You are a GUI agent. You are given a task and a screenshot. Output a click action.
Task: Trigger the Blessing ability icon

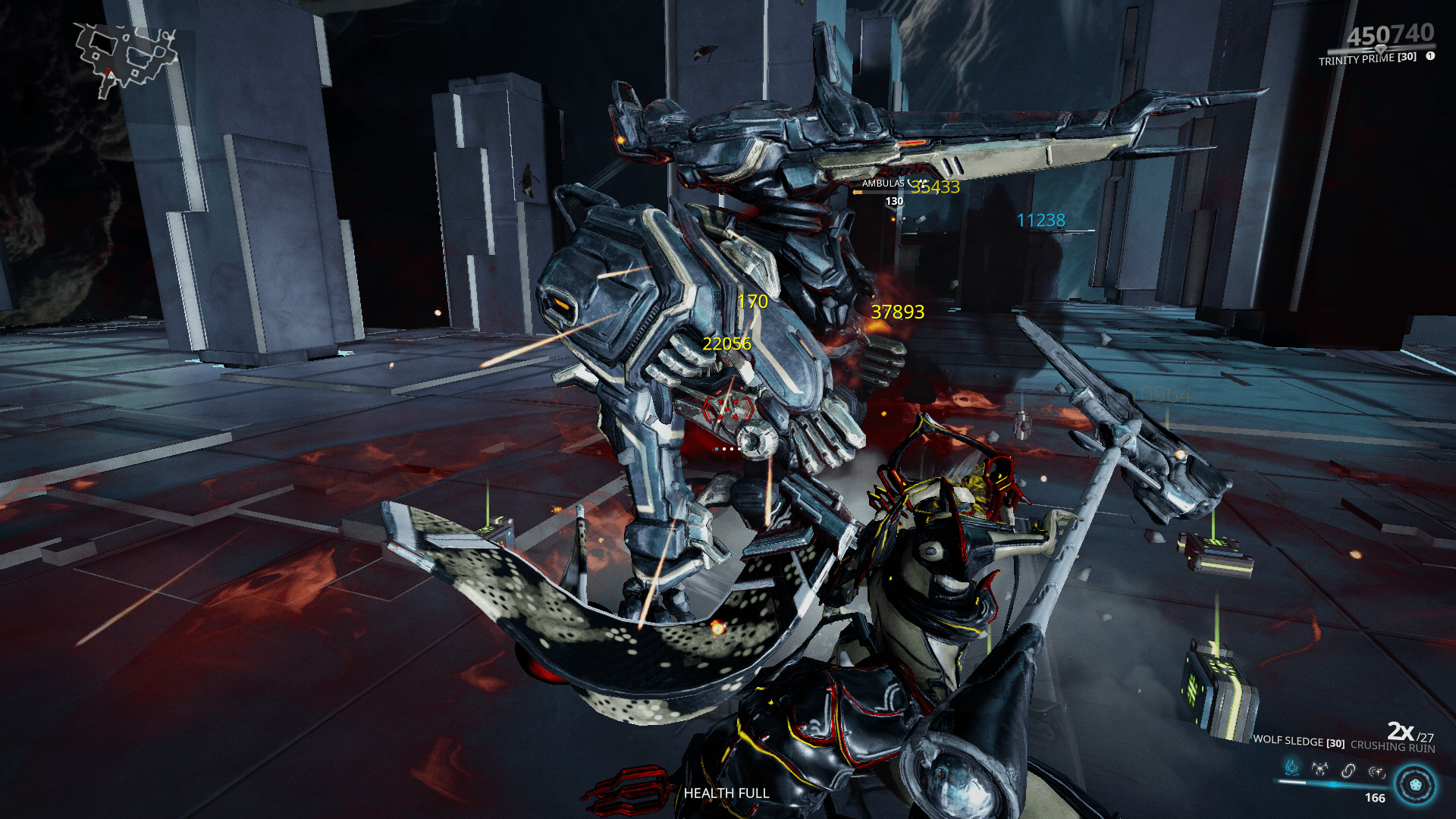point(1376,773)
